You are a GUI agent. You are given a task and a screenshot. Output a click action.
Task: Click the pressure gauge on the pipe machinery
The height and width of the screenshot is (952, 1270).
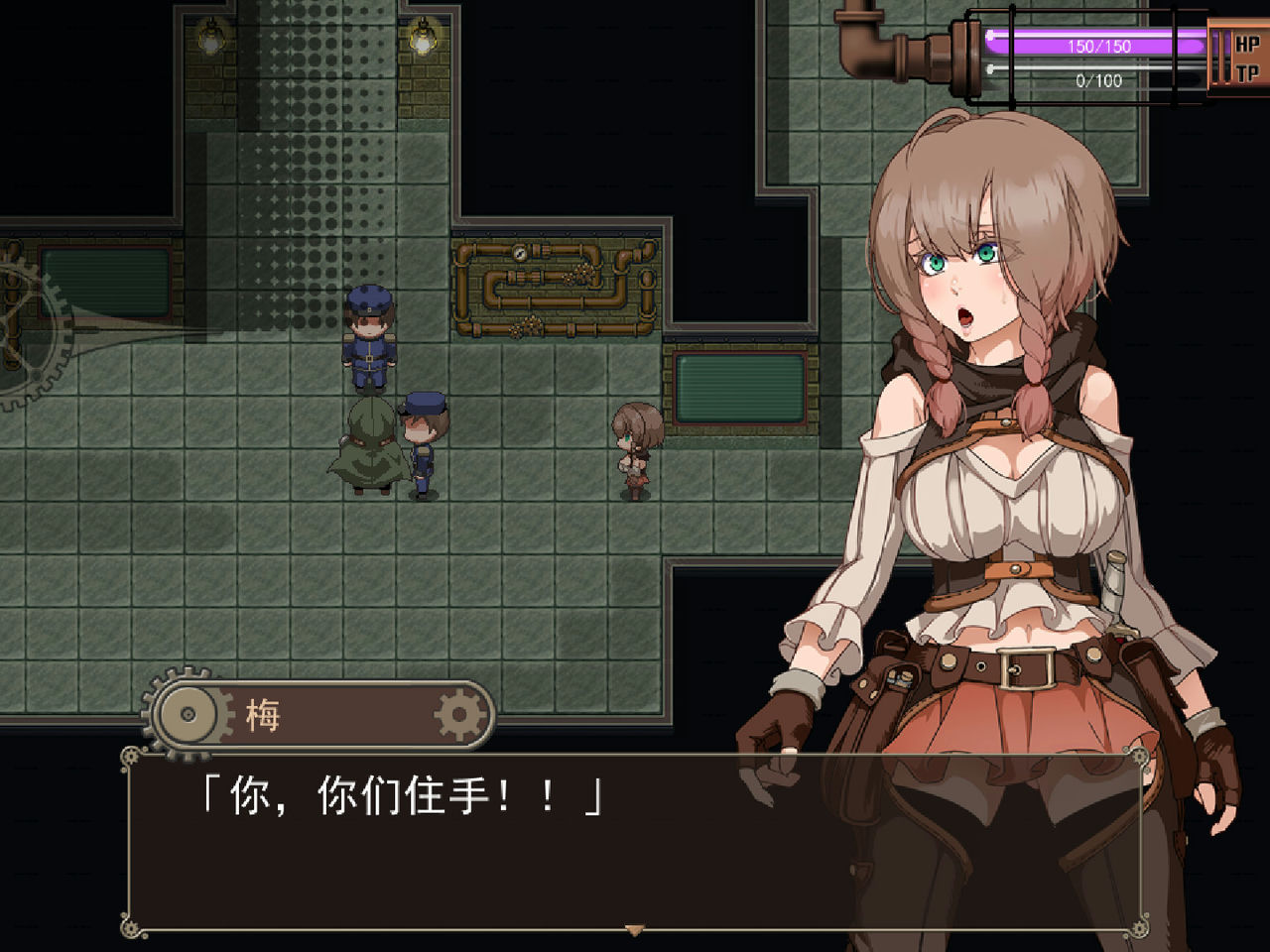coord(520,256)
